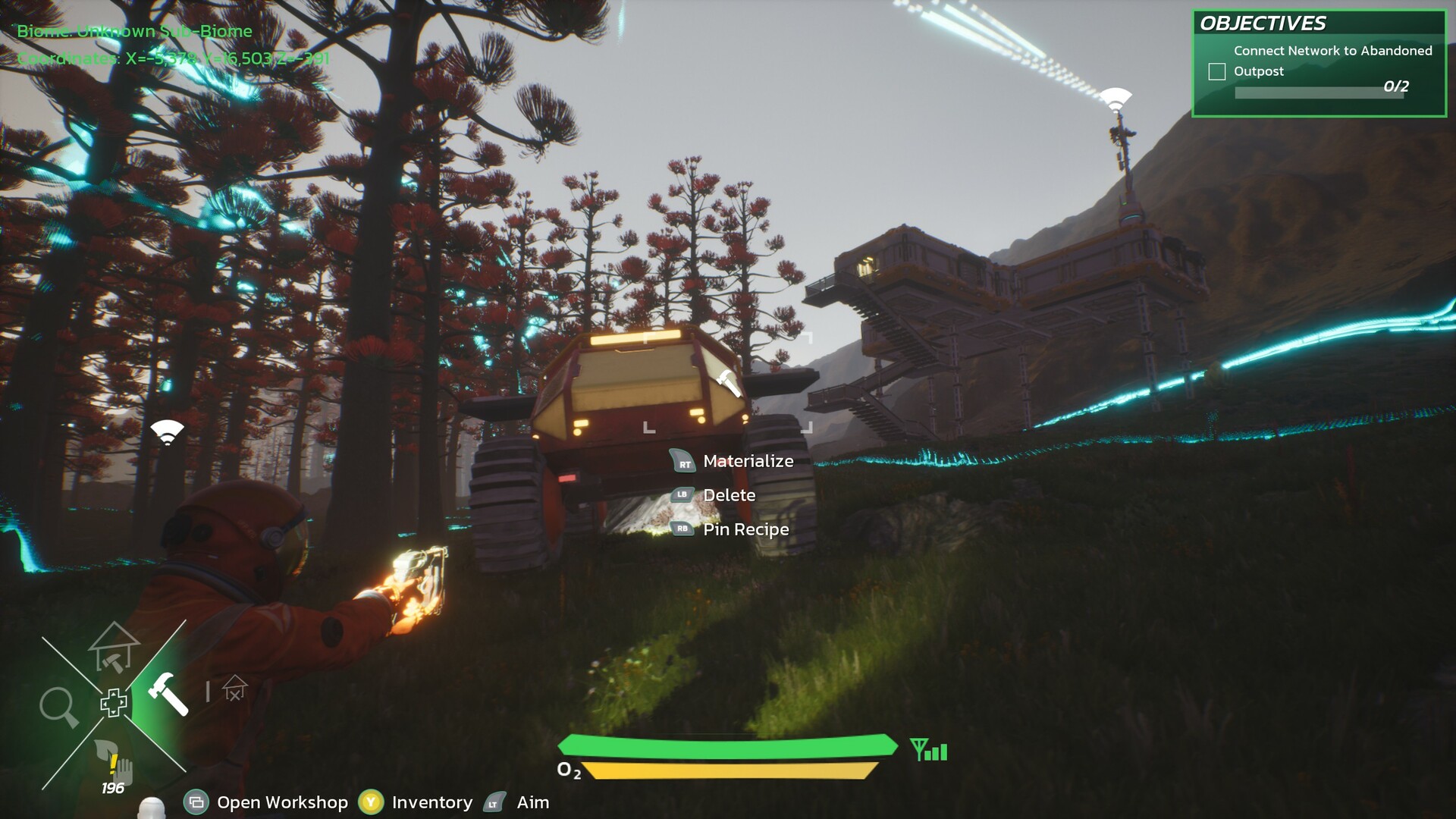The image size is (1456, 819).
Task: Tick the Connect Network objective checkbox
Action: pos(1217,71)
